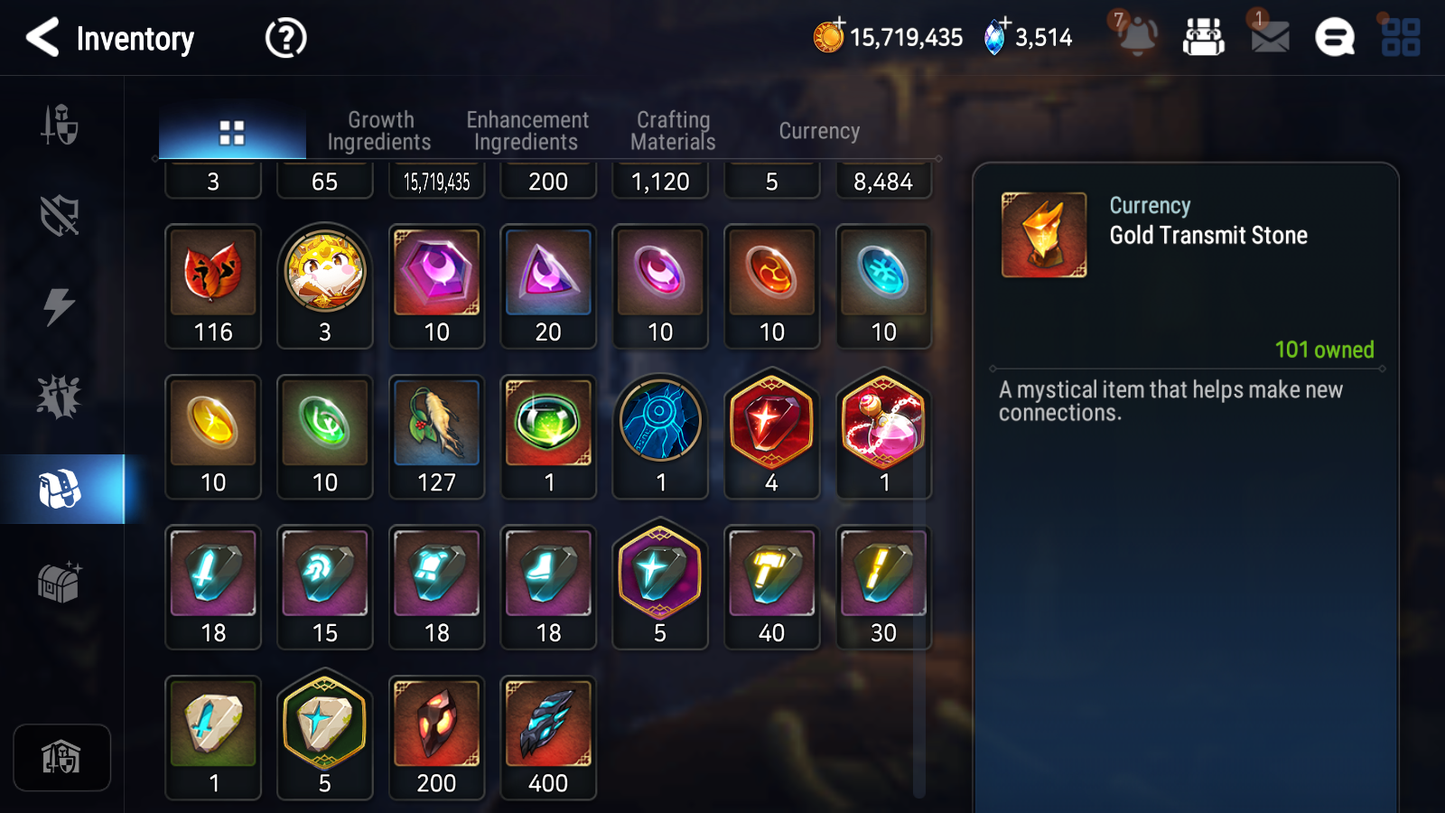Open the chat bubble icon
1445x813 pixels.
tap(1334, 38)
